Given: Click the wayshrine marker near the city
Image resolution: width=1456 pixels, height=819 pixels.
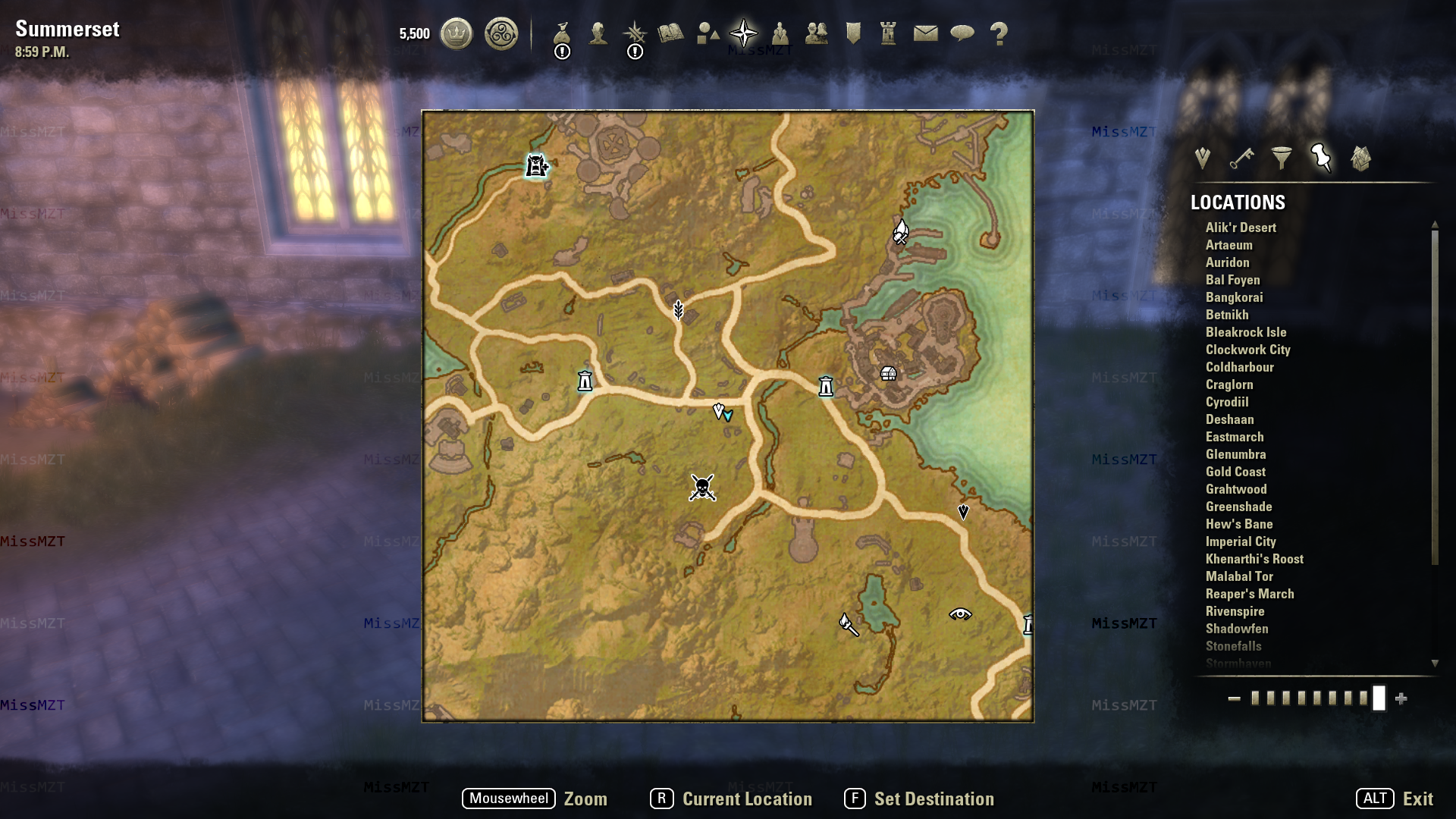Looking at the screenshot, I should click(x=824, y=386).
